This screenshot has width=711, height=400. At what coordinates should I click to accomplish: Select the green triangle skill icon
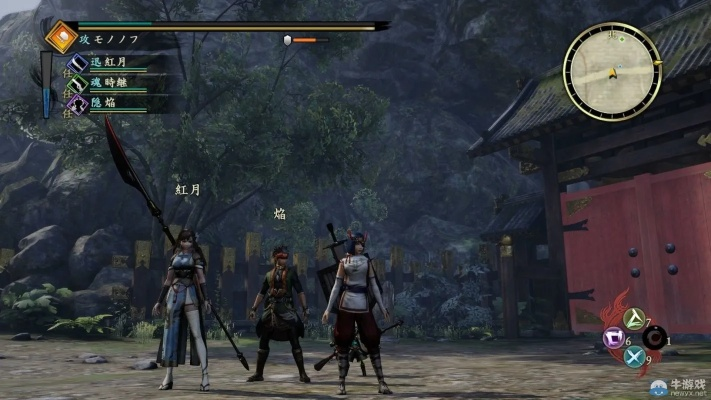[x=632, y=319]
